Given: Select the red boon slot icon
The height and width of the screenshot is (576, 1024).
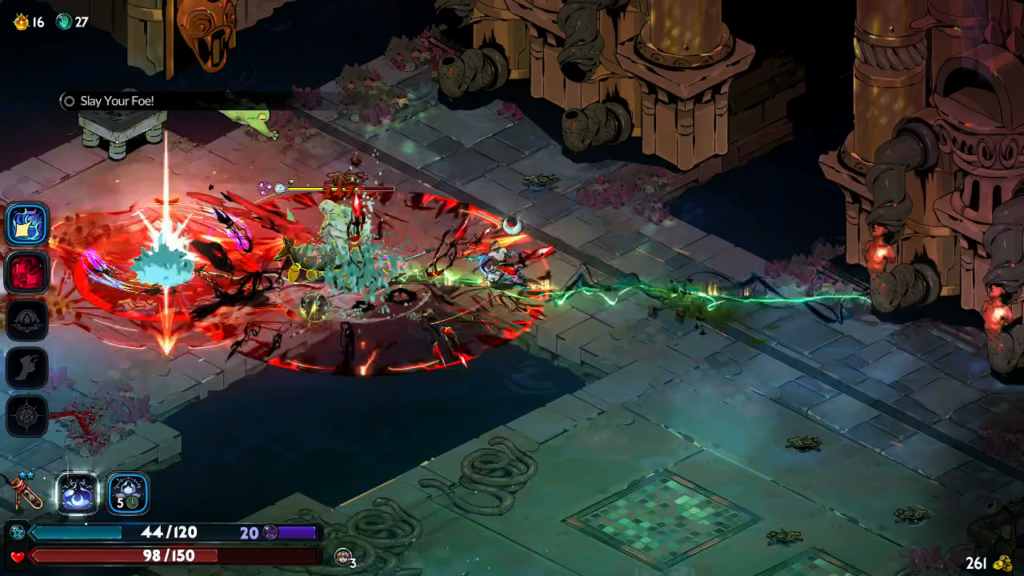Looking at the screenshot, I should point(27,271).
